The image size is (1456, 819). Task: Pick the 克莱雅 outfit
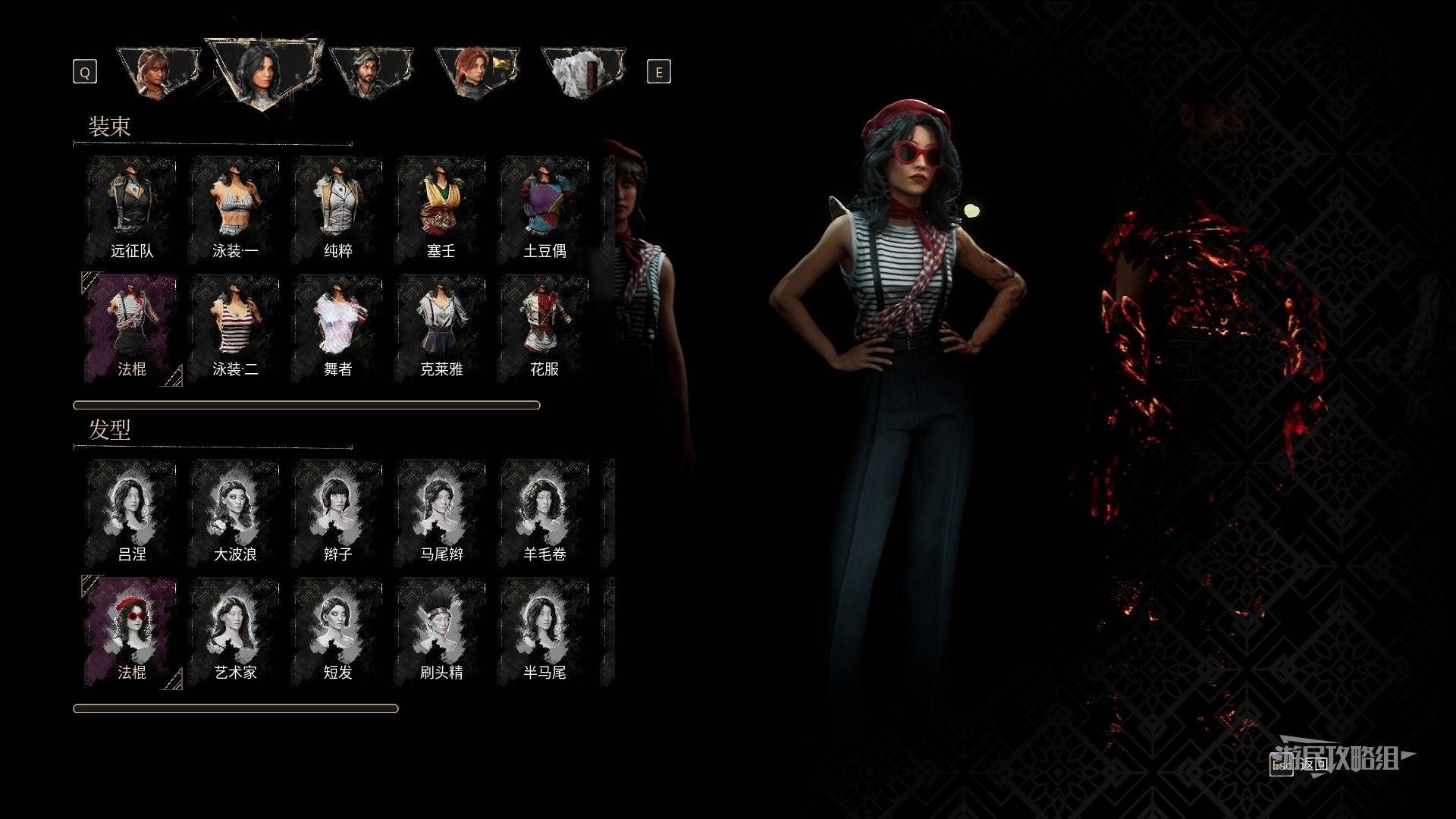[441, 328]
